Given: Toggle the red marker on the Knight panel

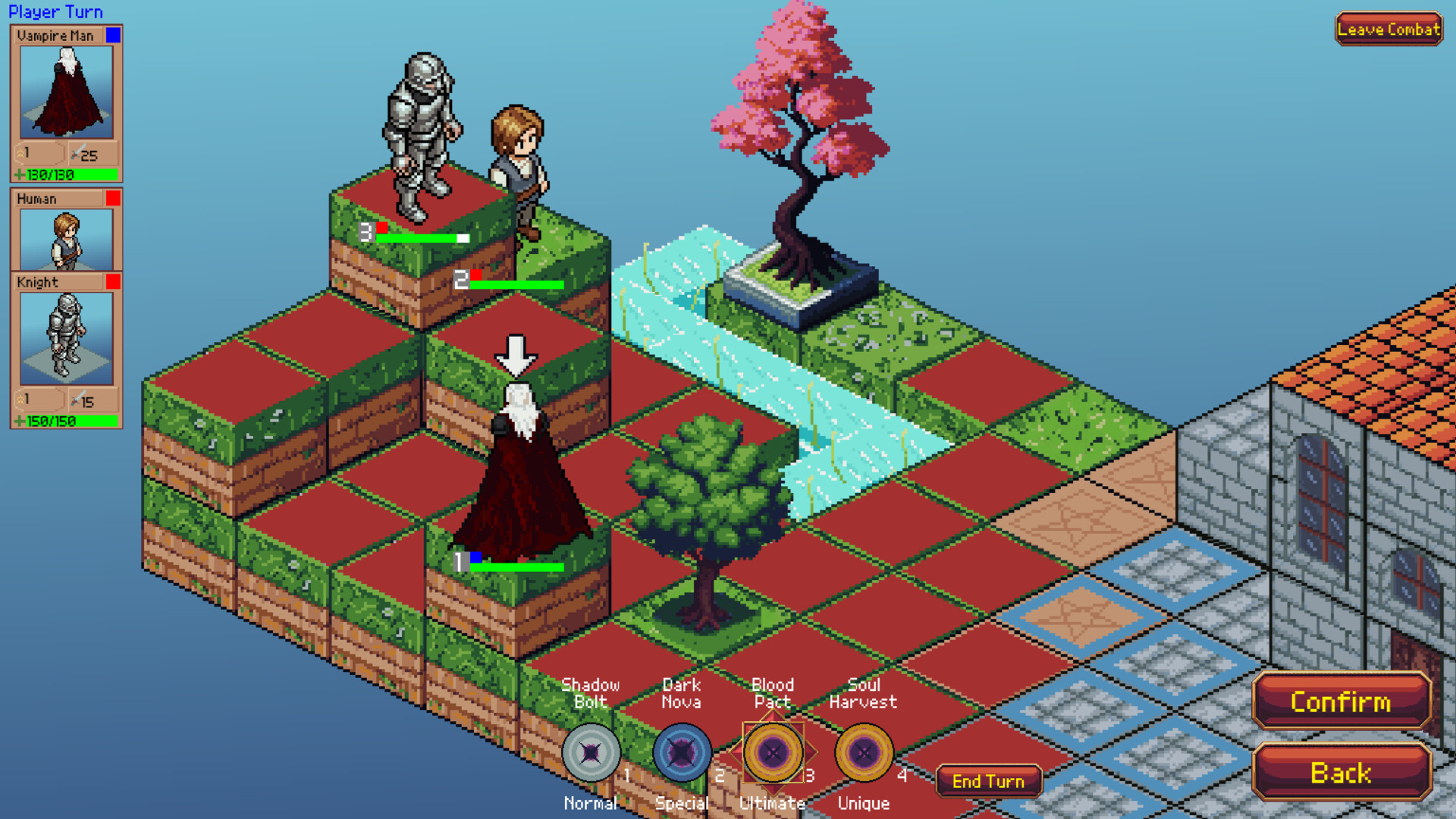Looking at the screenshot, I should (x=114, y=281).
